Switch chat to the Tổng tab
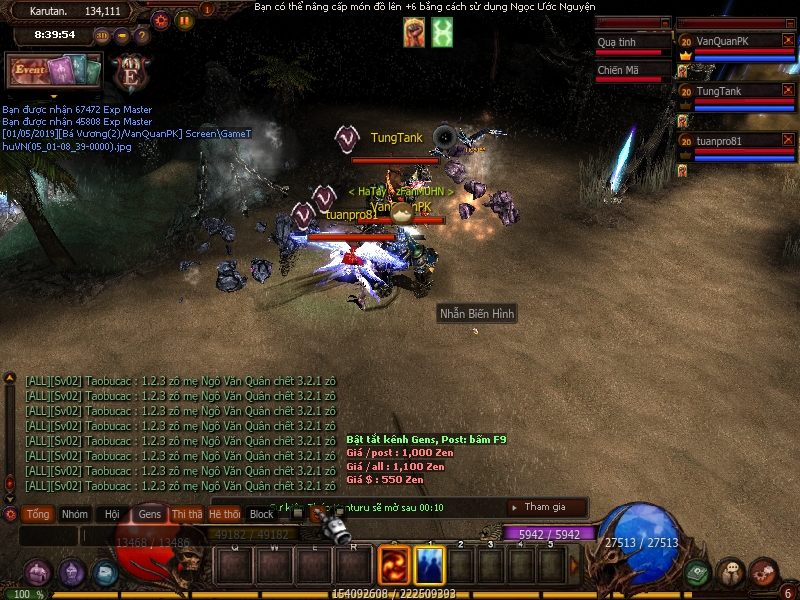This screenshot has width=800, height=600. tap(38, 514)
